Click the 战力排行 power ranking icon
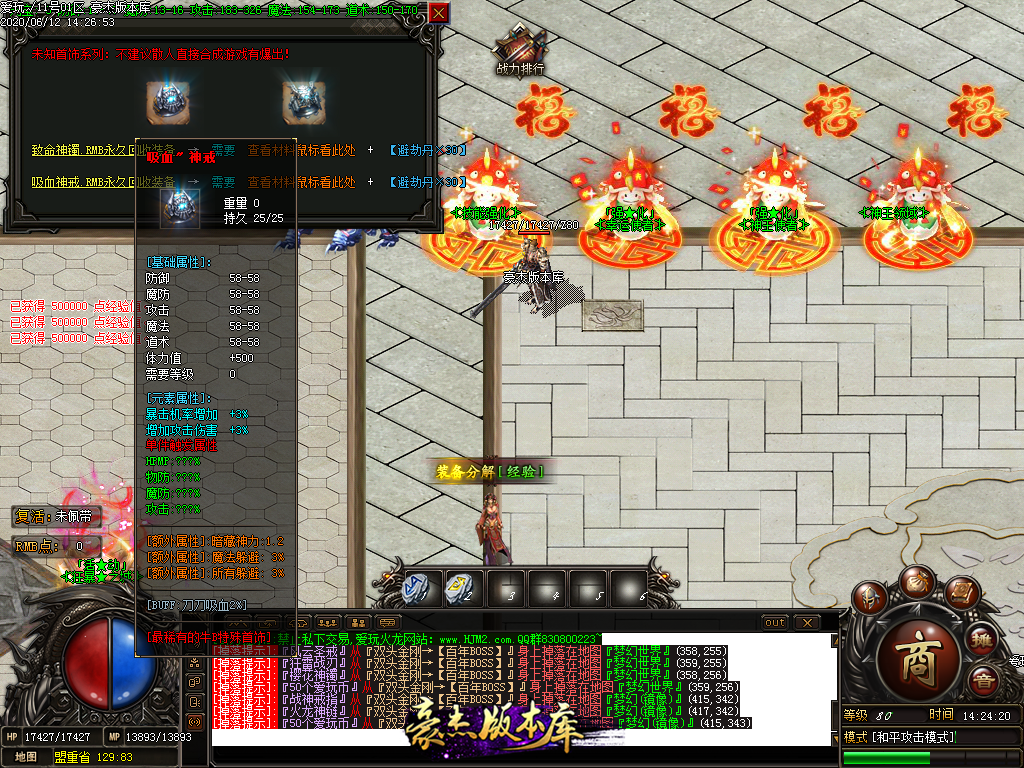This screenshot has width=1024, height=768. [520, 50]
